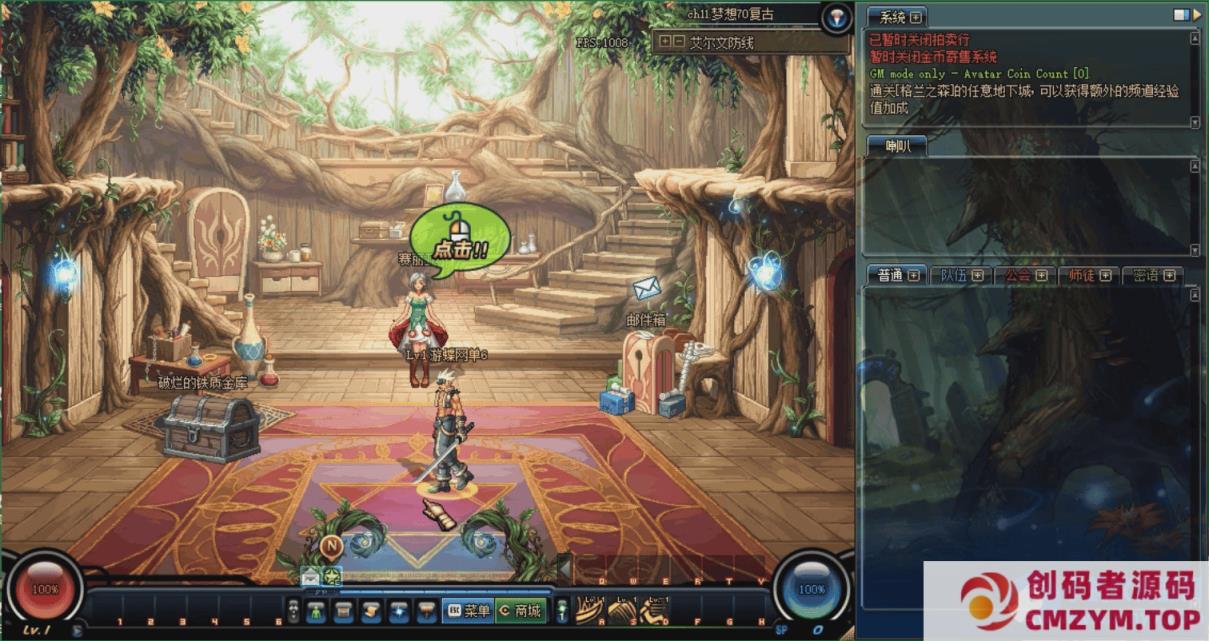Click the orange N quick icon
The width and height of the screenshot is (1209, 641).
click(x=332, y=545)
